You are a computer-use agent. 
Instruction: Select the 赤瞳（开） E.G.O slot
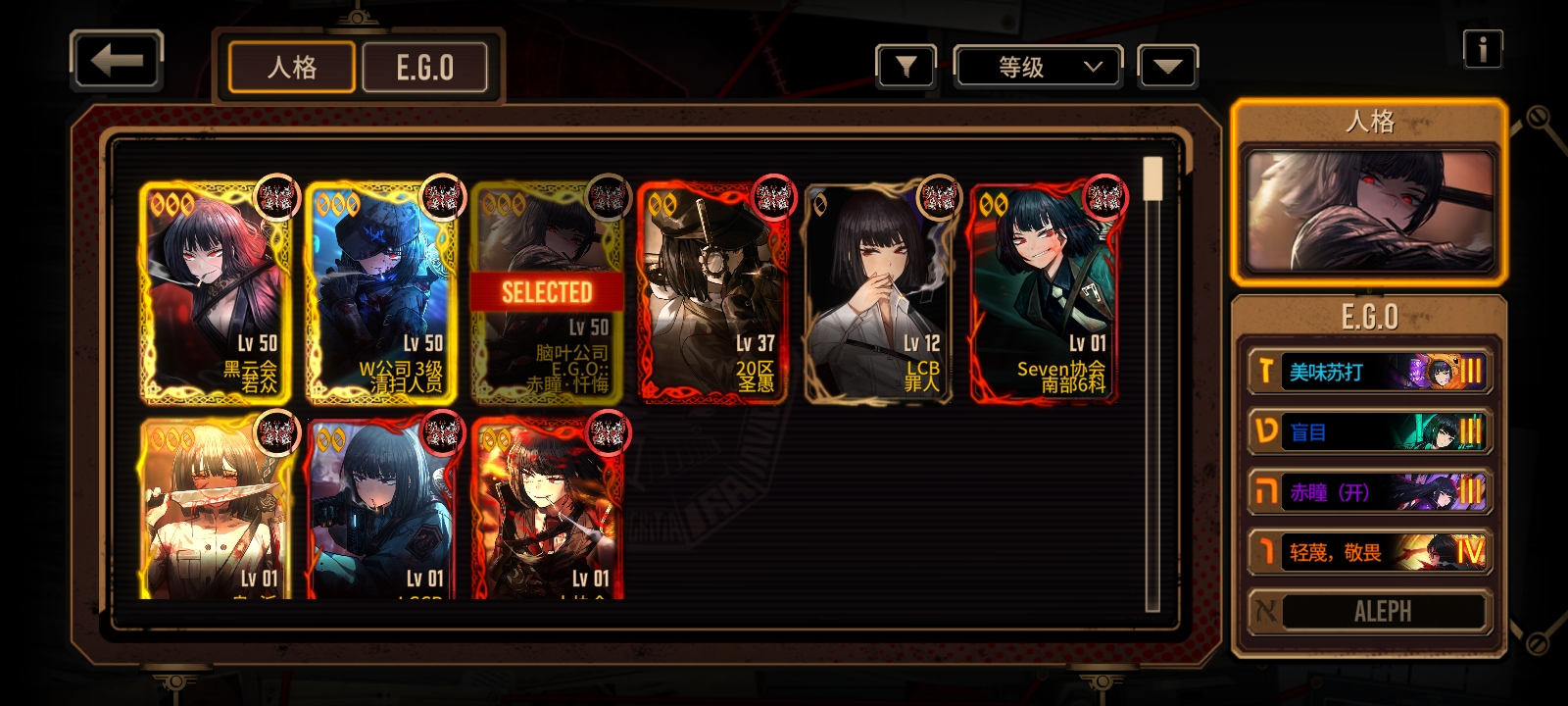[x=1369, y=491]
